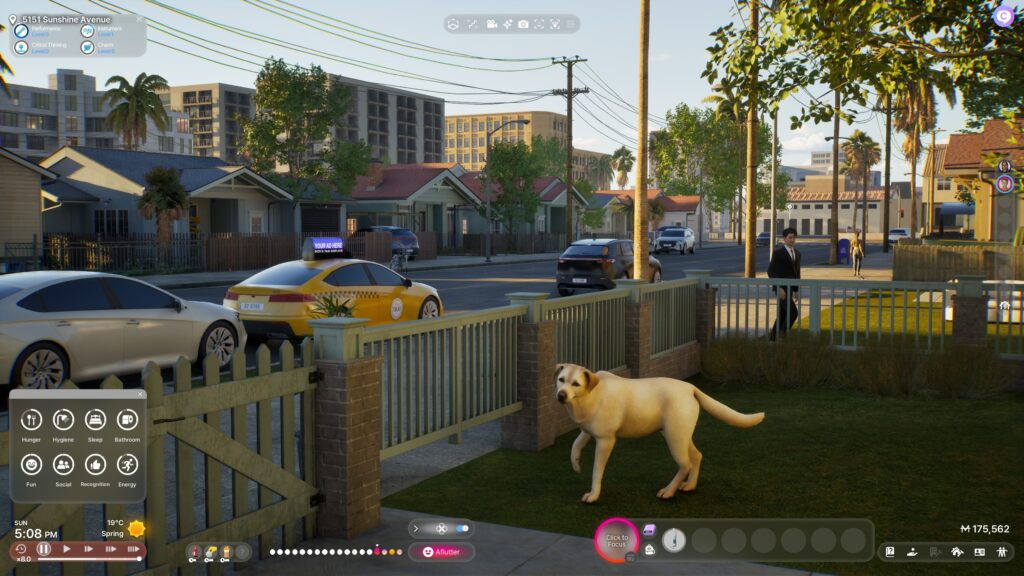Click the sunny weather icon
1024x576 pixels.
coord(136,528)
